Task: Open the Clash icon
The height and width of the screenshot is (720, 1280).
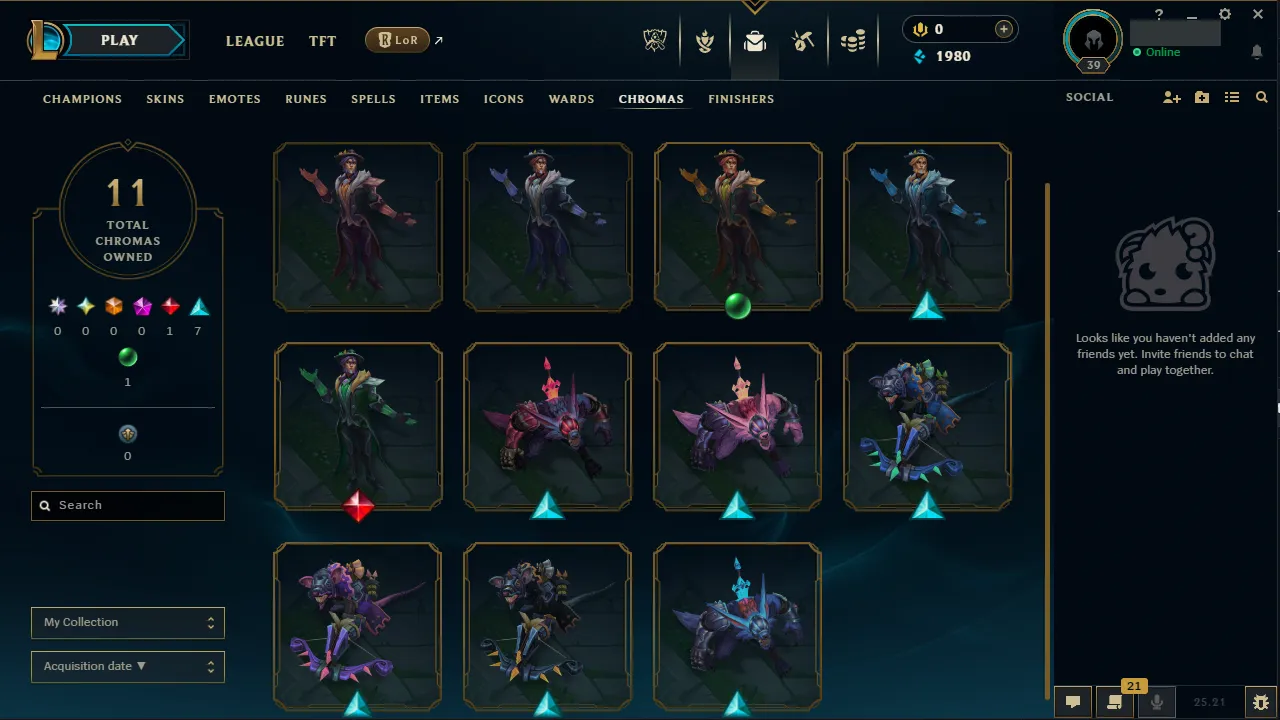Action: 705,42
